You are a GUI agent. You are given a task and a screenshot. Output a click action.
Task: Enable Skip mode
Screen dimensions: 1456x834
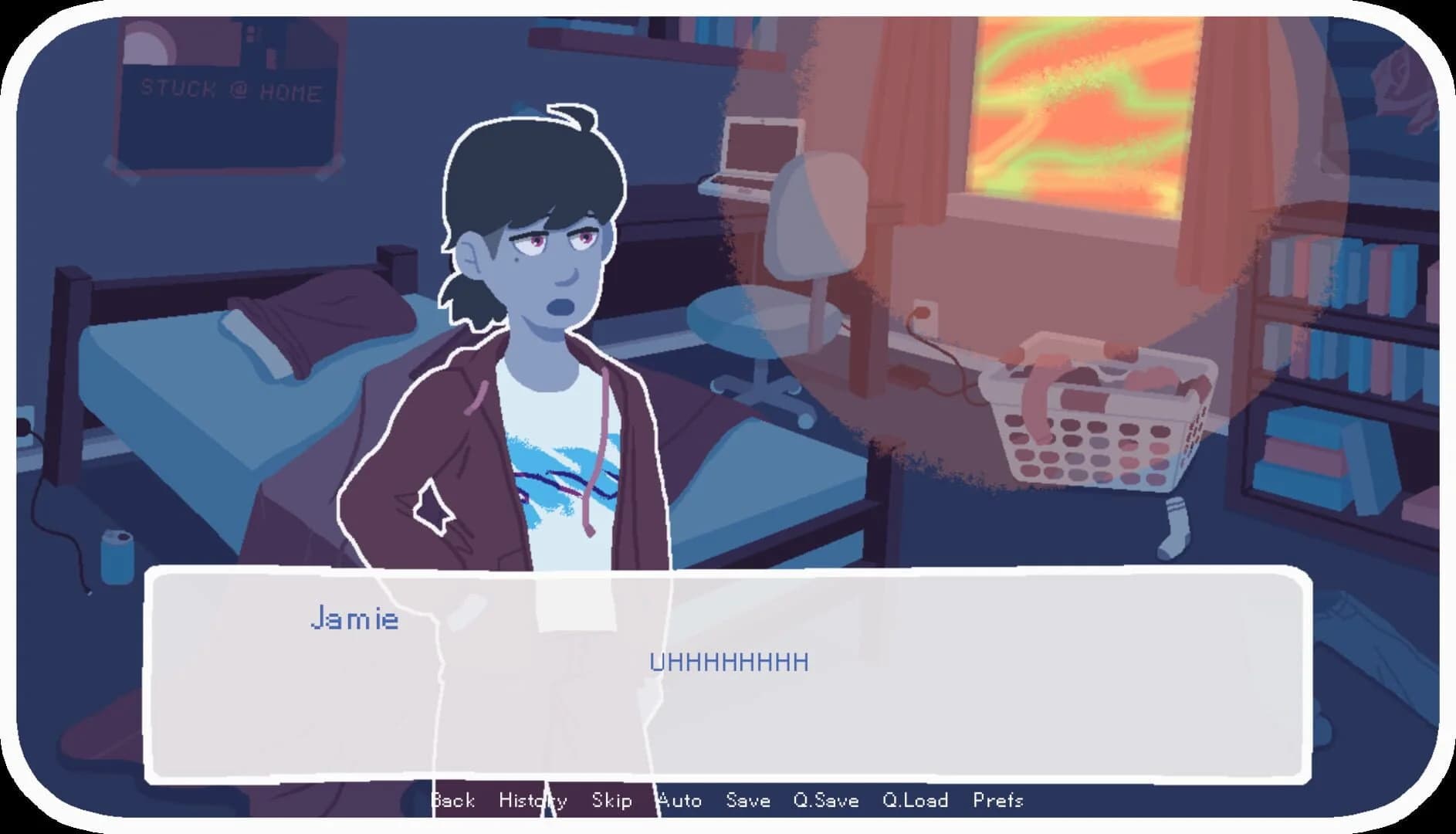(x=611, y=801)
